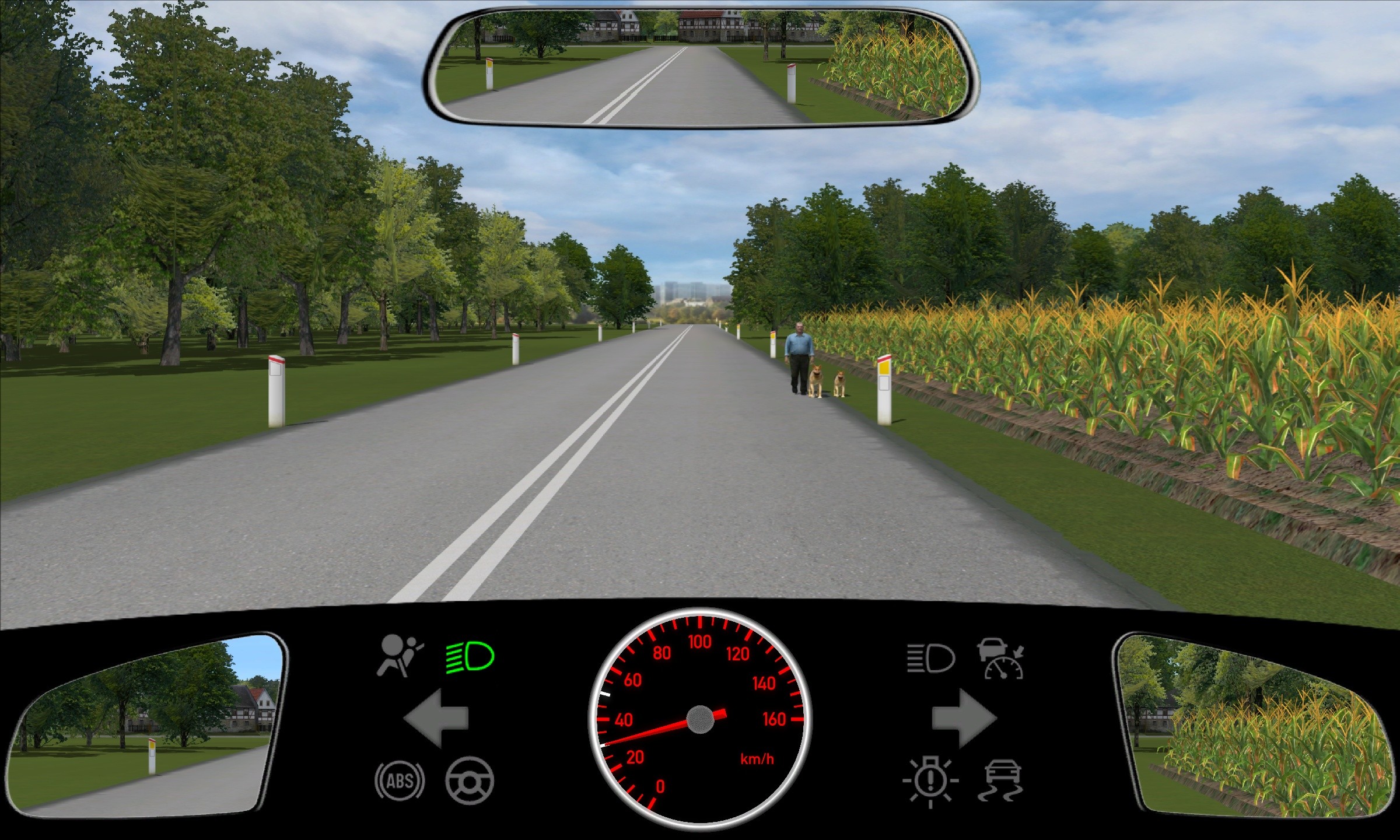Toggle the green low beam headlight indicator
This screenshot has height=840, width=1400.
click(470, 657)
